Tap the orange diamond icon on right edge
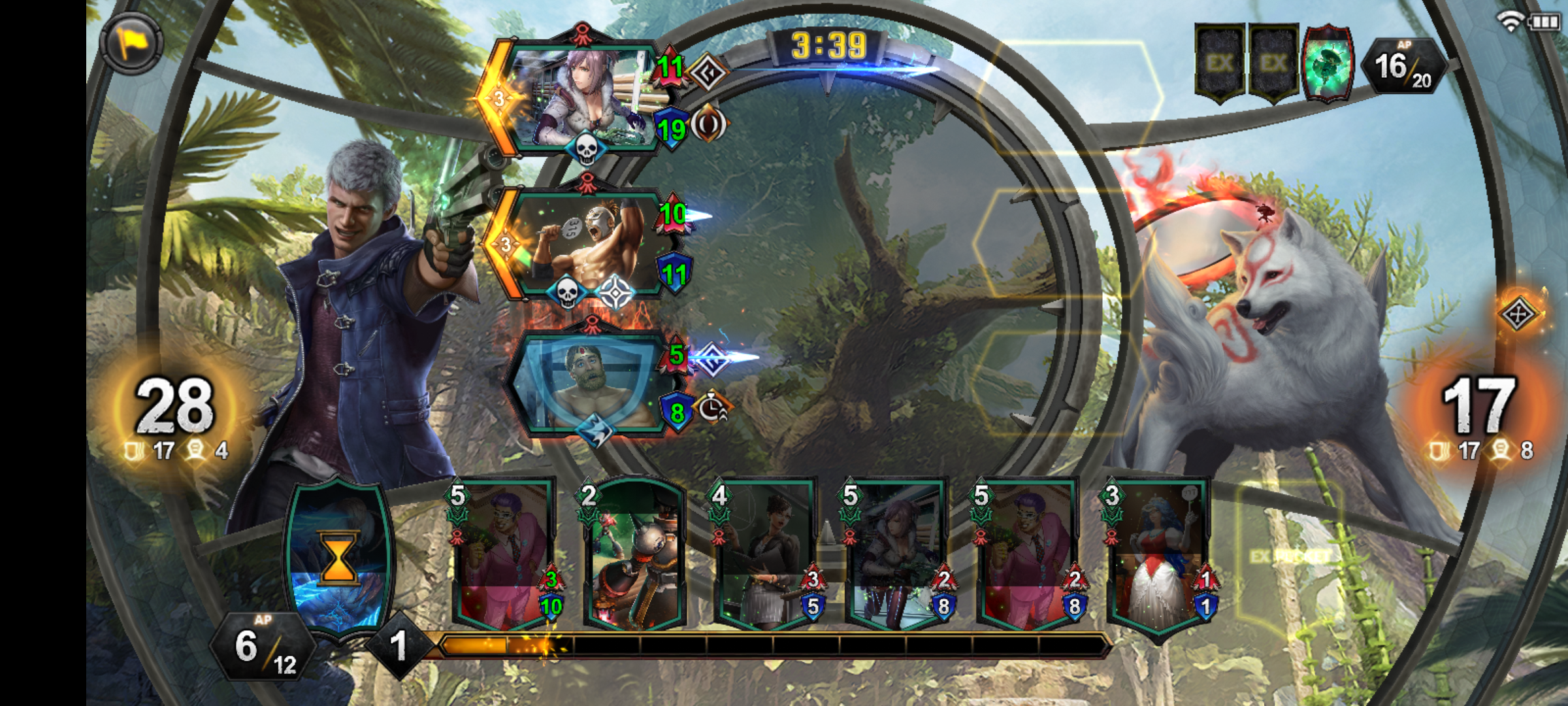The width and height of the screenshot is (1568, 706). click(1518, 314)
